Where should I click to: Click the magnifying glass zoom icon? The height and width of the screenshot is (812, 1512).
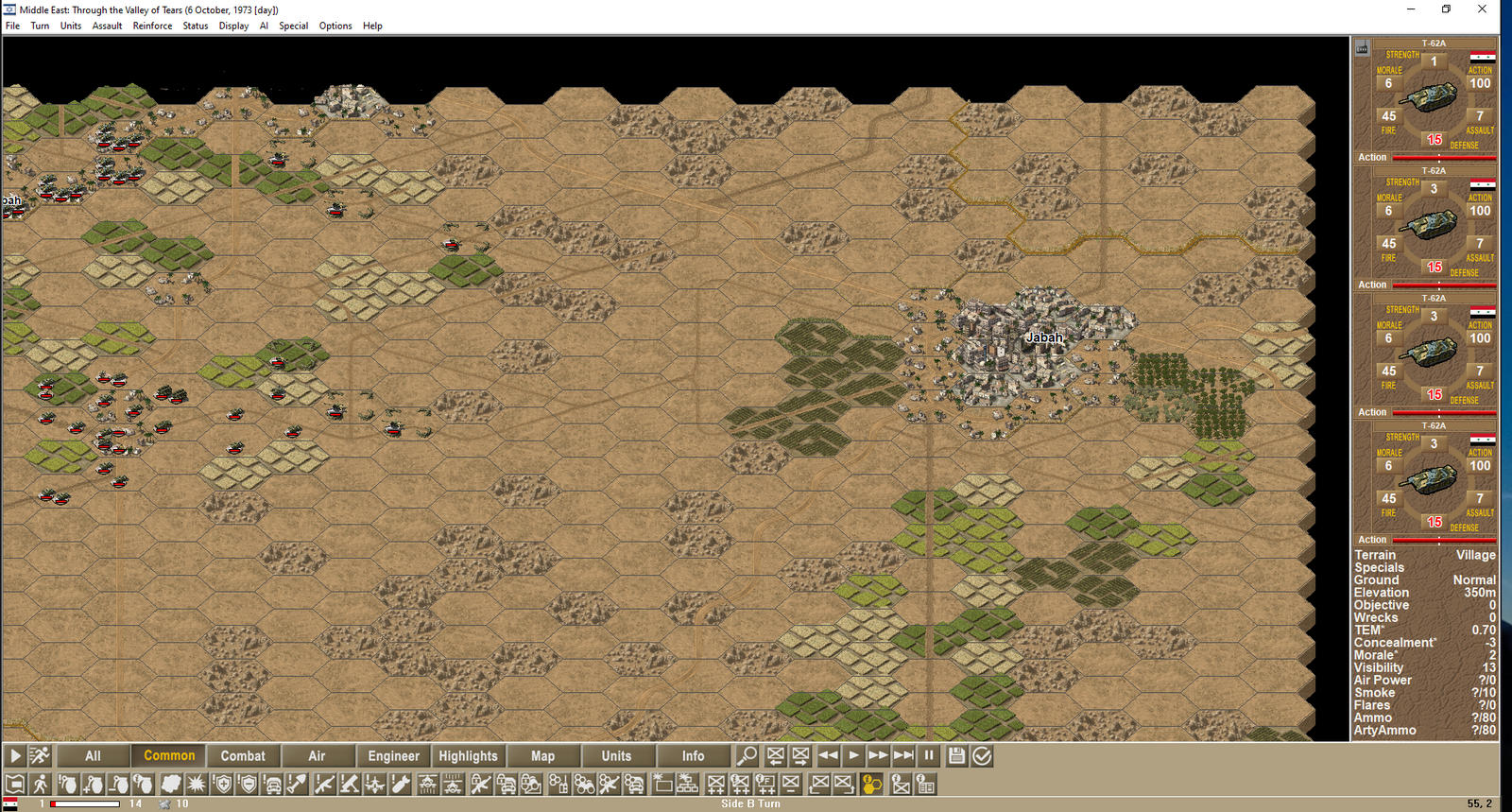(747, 755)
